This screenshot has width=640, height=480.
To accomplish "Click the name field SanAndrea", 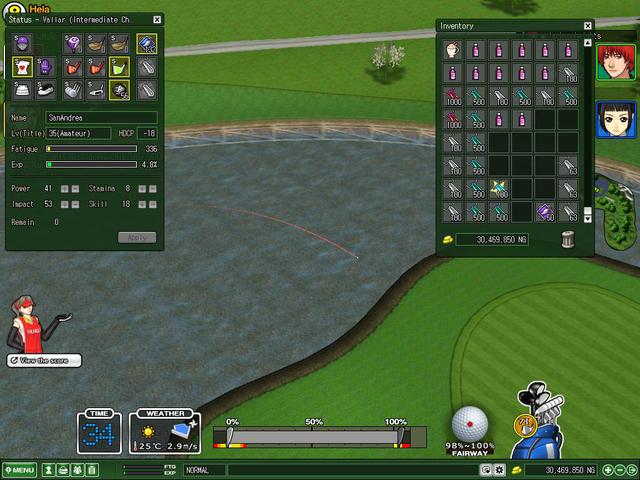I will coord(100,118).
